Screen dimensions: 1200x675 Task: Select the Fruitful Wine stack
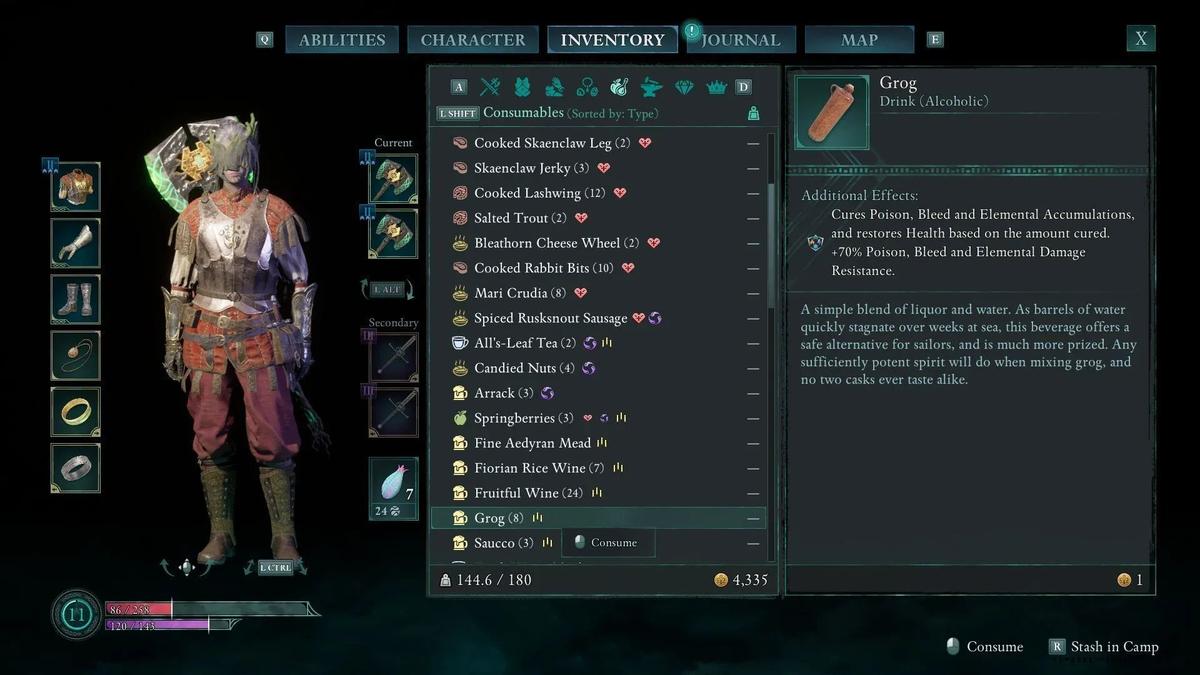pyautogui.click(x=518, y=493)
